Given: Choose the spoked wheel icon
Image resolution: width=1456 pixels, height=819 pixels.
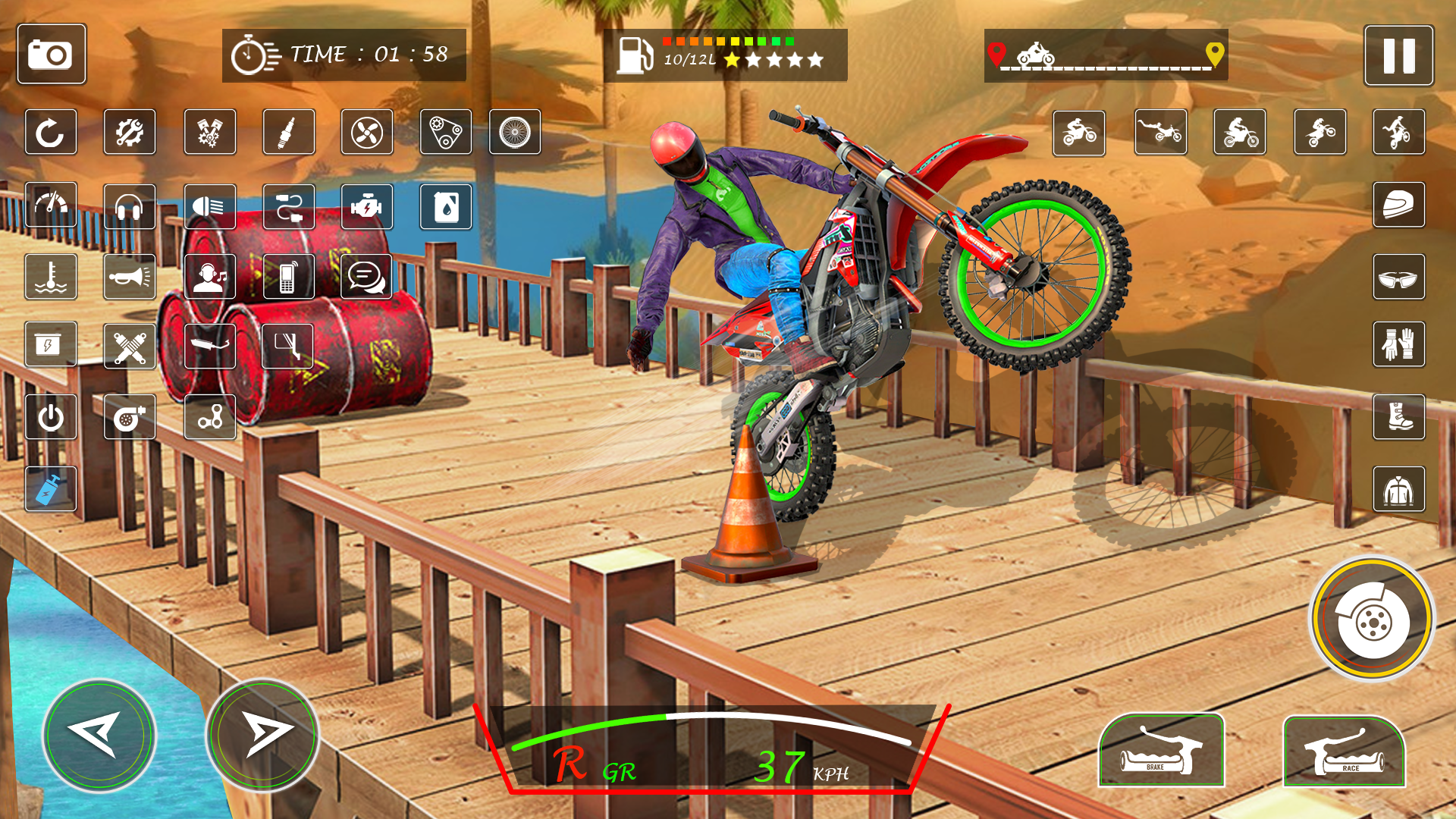Looking at the screenshot, I should [x=515, y=133].
